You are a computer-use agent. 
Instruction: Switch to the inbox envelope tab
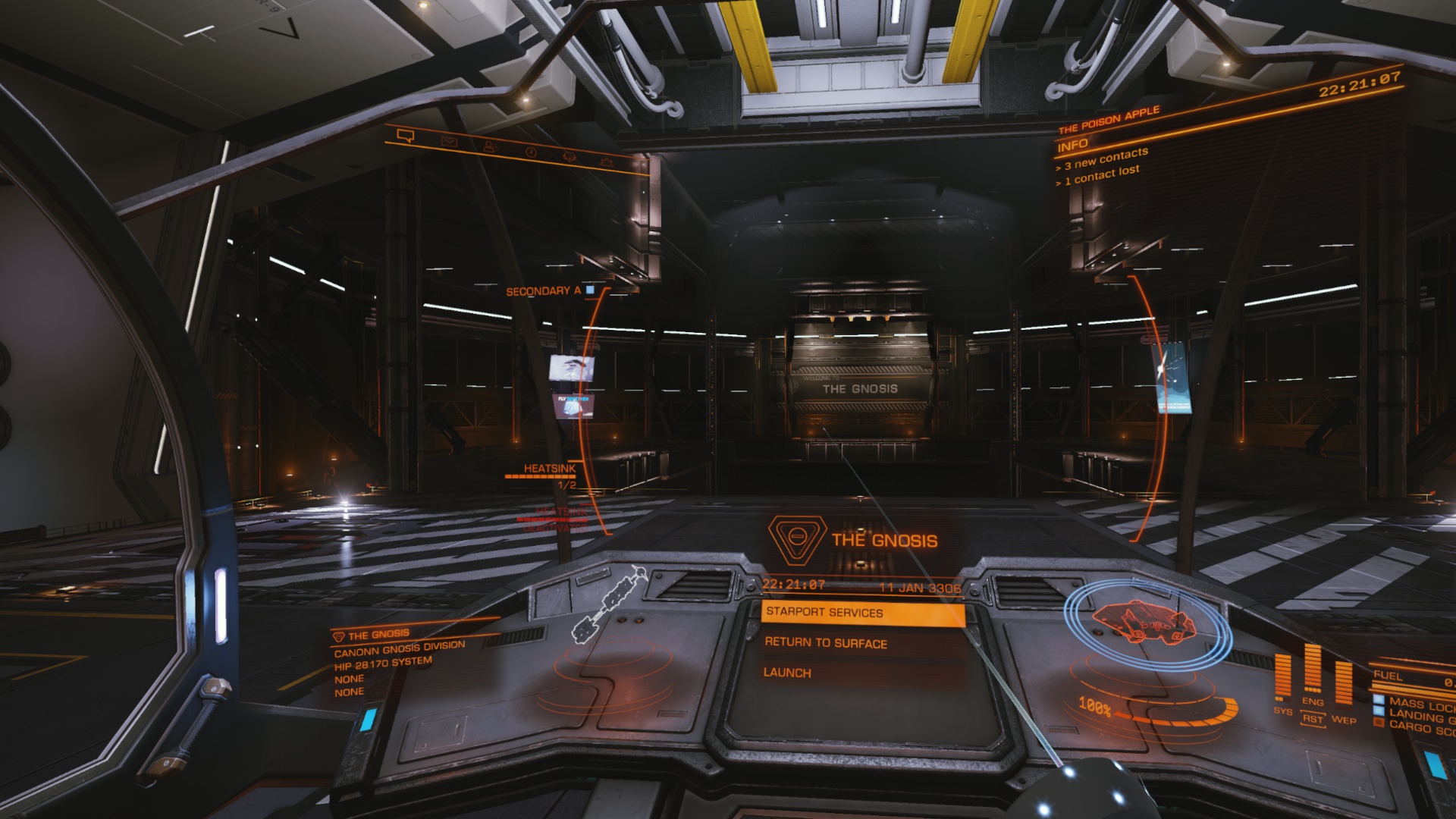pos(449,141)
